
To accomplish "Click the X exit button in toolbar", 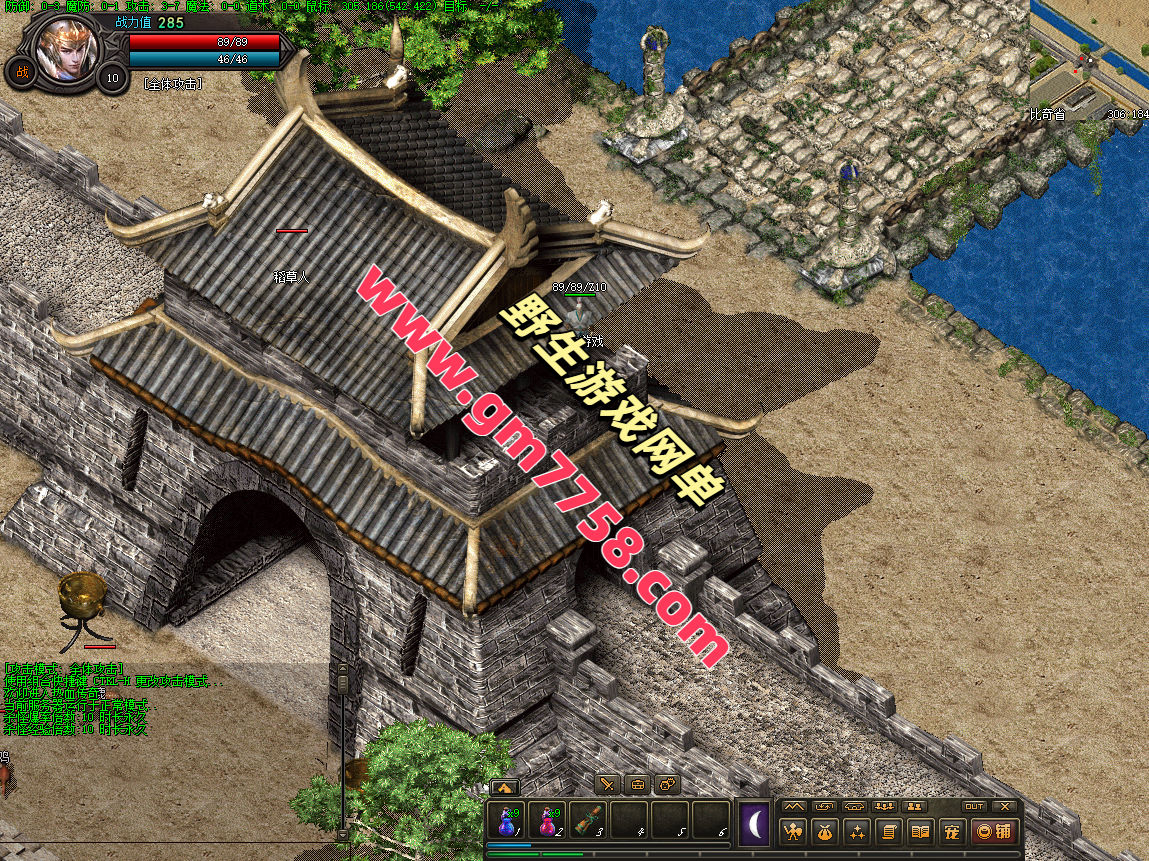I will pos(1005,806).
